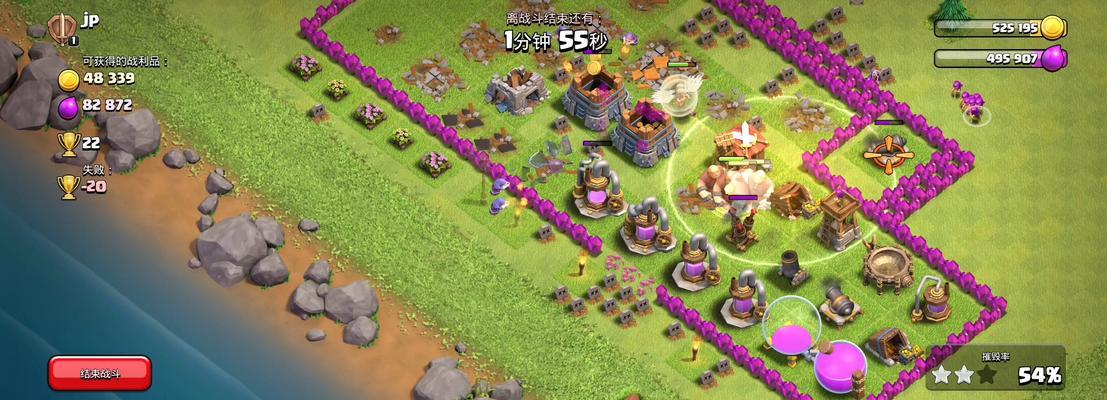Viewport: 1107px width, 400px height.
Task: End the battle with the red 结束战斗 button
Action: [x=100, y=373]
